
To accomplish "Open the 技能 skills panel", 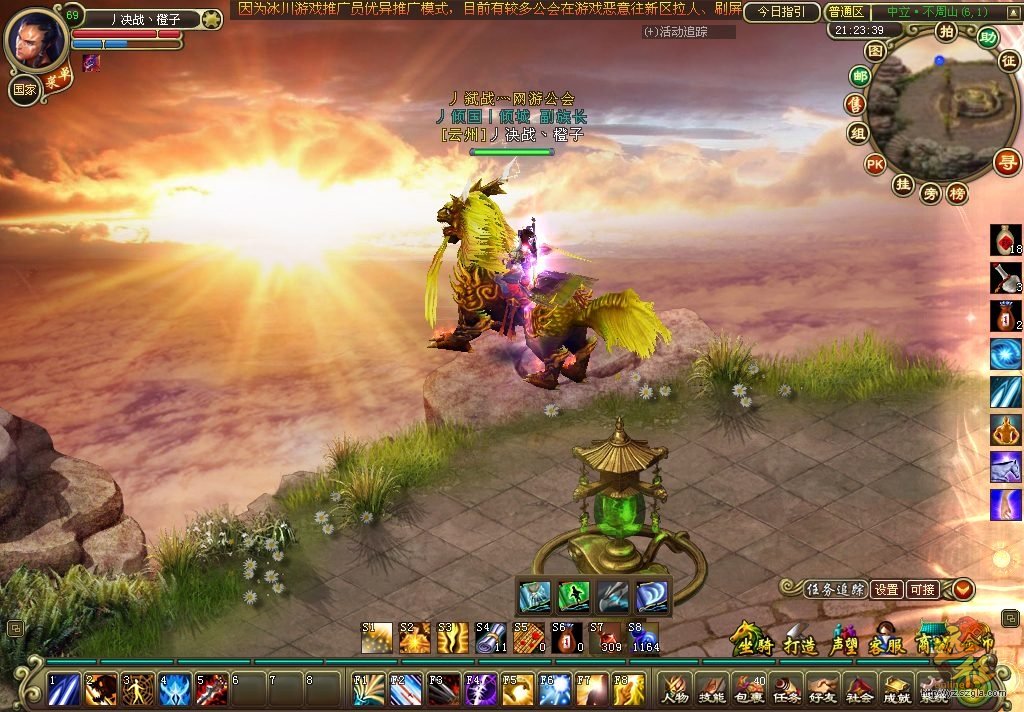I will click(x=711, y=689).
